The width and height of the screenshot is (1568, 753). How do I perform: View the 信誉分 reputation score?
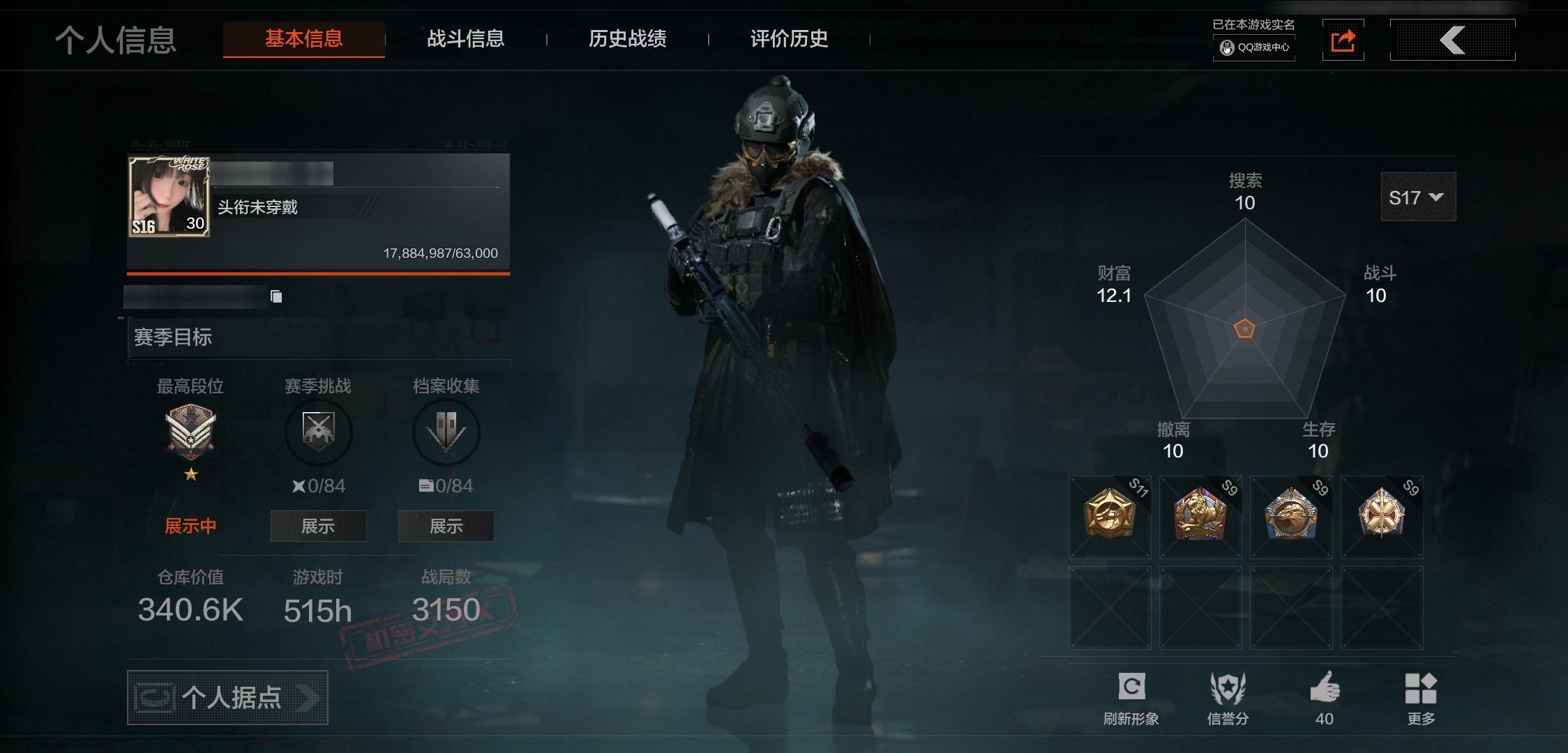[x=1228, y=697]
